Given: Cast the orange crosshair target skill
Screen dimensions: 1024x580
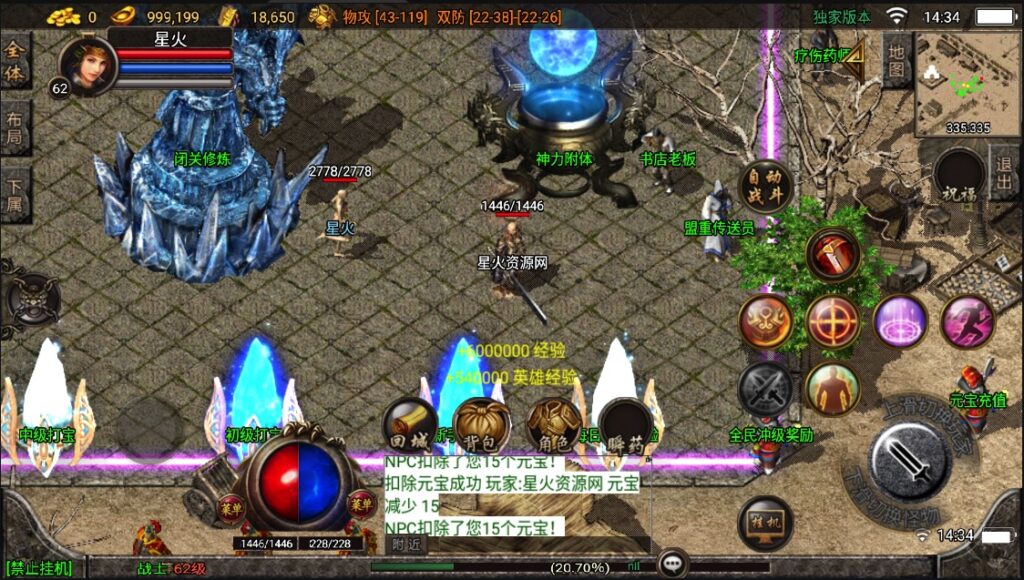Looking at the screenshot, I should coord(833,321).
